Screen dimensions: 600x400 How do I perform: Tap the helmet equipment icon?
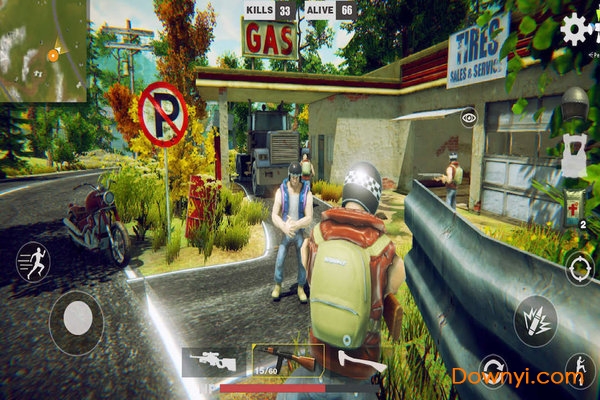[575, 102]
